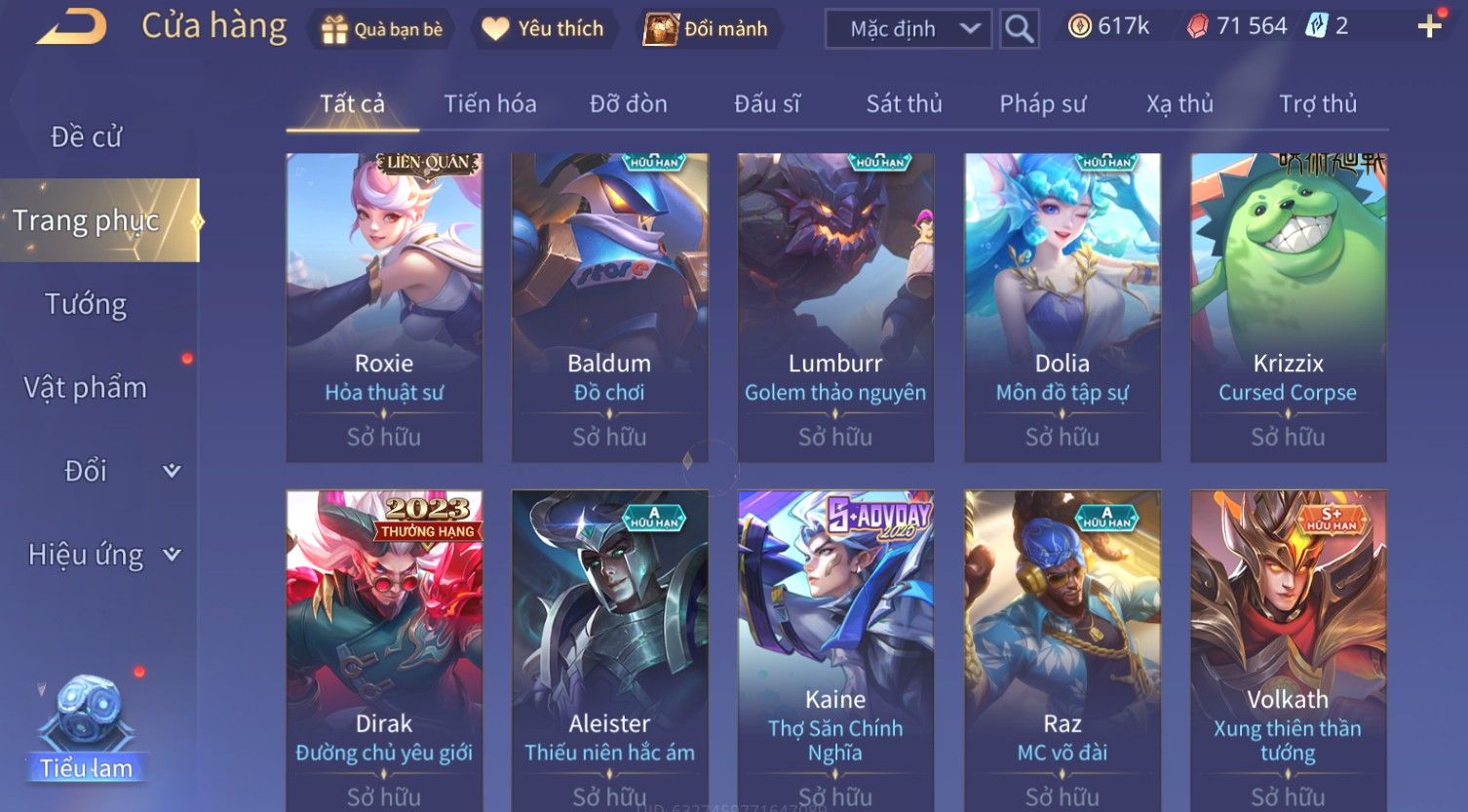The image size is (1468, 812).
Task: Open Quà bạn bè gift section
Action: tap(382, 29)
